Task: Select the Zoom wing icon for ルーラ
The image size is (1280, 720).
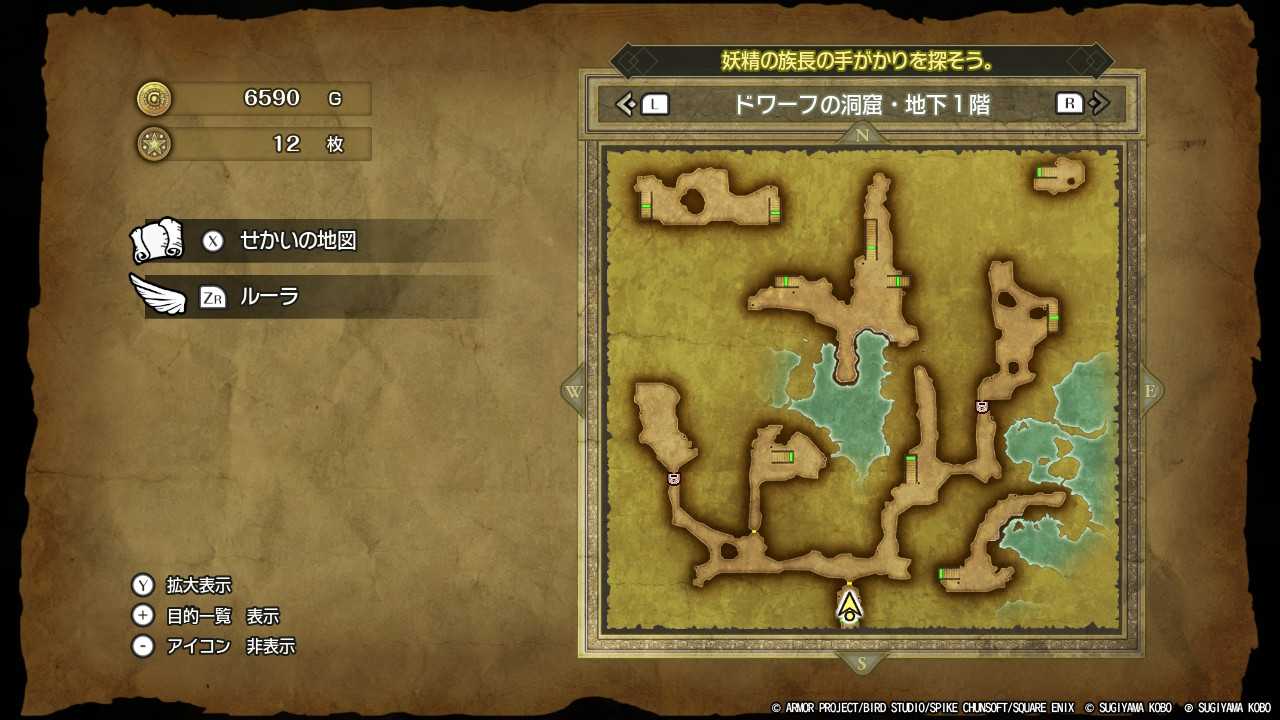Action: pyautogui.click(x=158, y=296)
